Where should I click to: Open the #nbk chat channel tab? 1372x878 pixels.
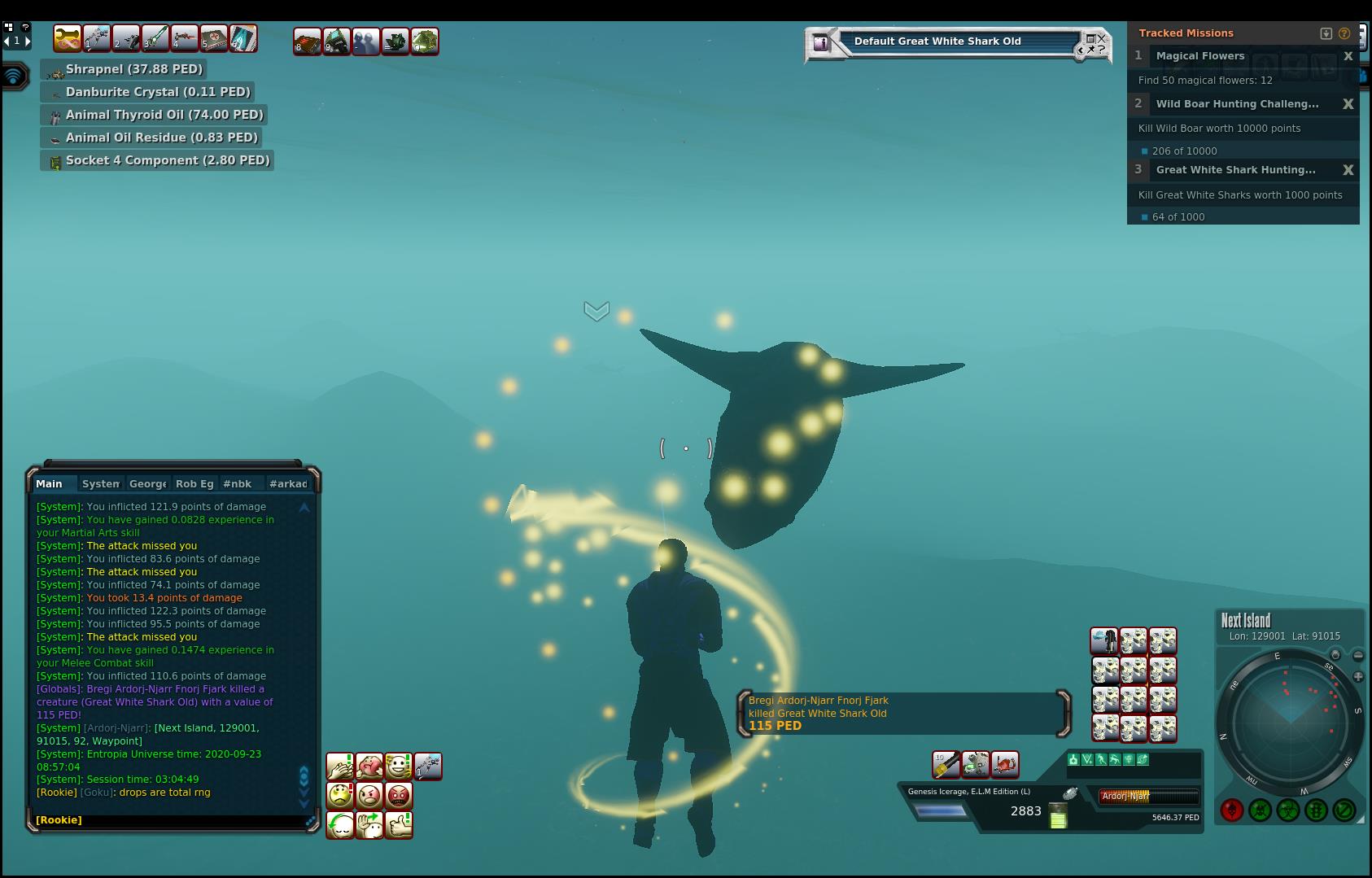click(x=237, y=483)
